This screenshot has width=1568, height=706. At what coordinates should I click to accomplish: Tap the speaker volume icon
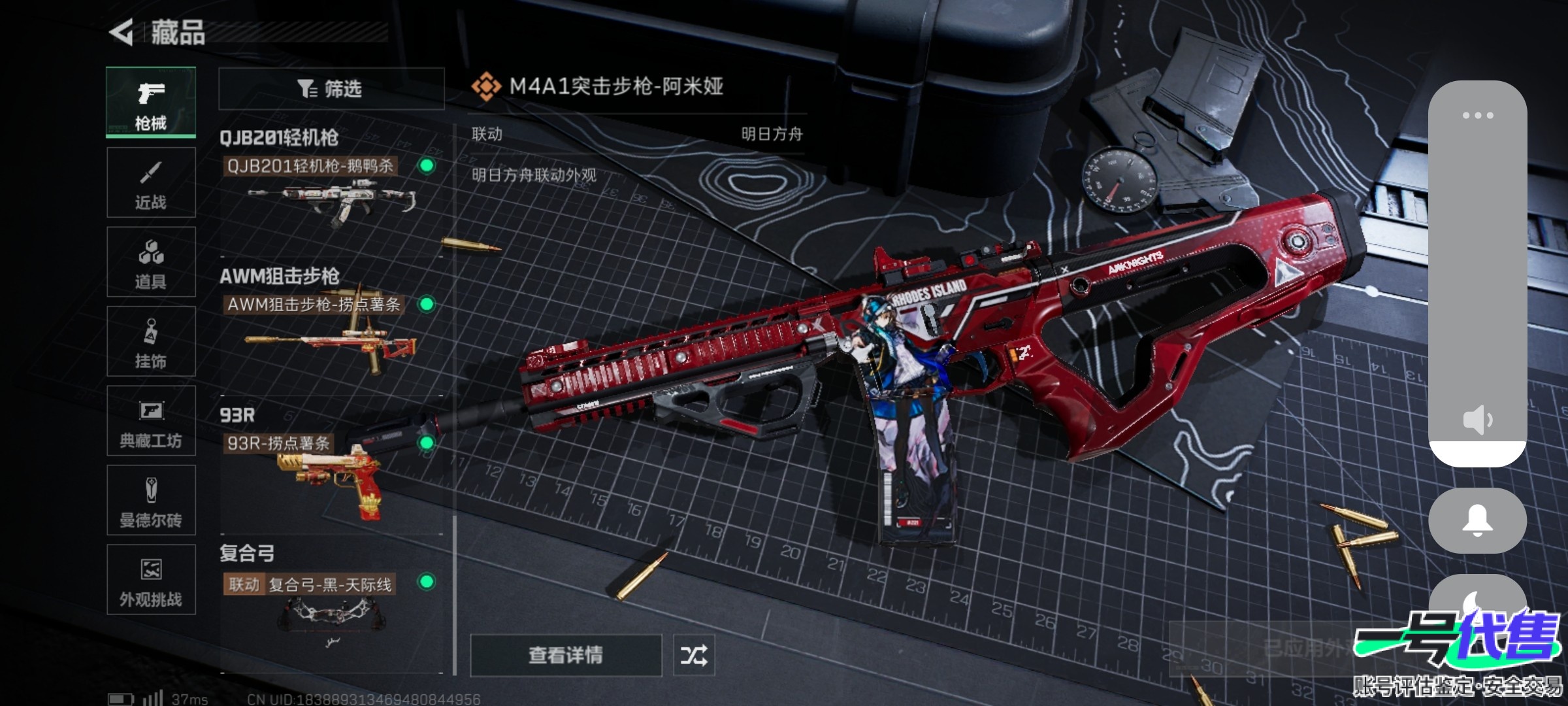pos(1477,420)
